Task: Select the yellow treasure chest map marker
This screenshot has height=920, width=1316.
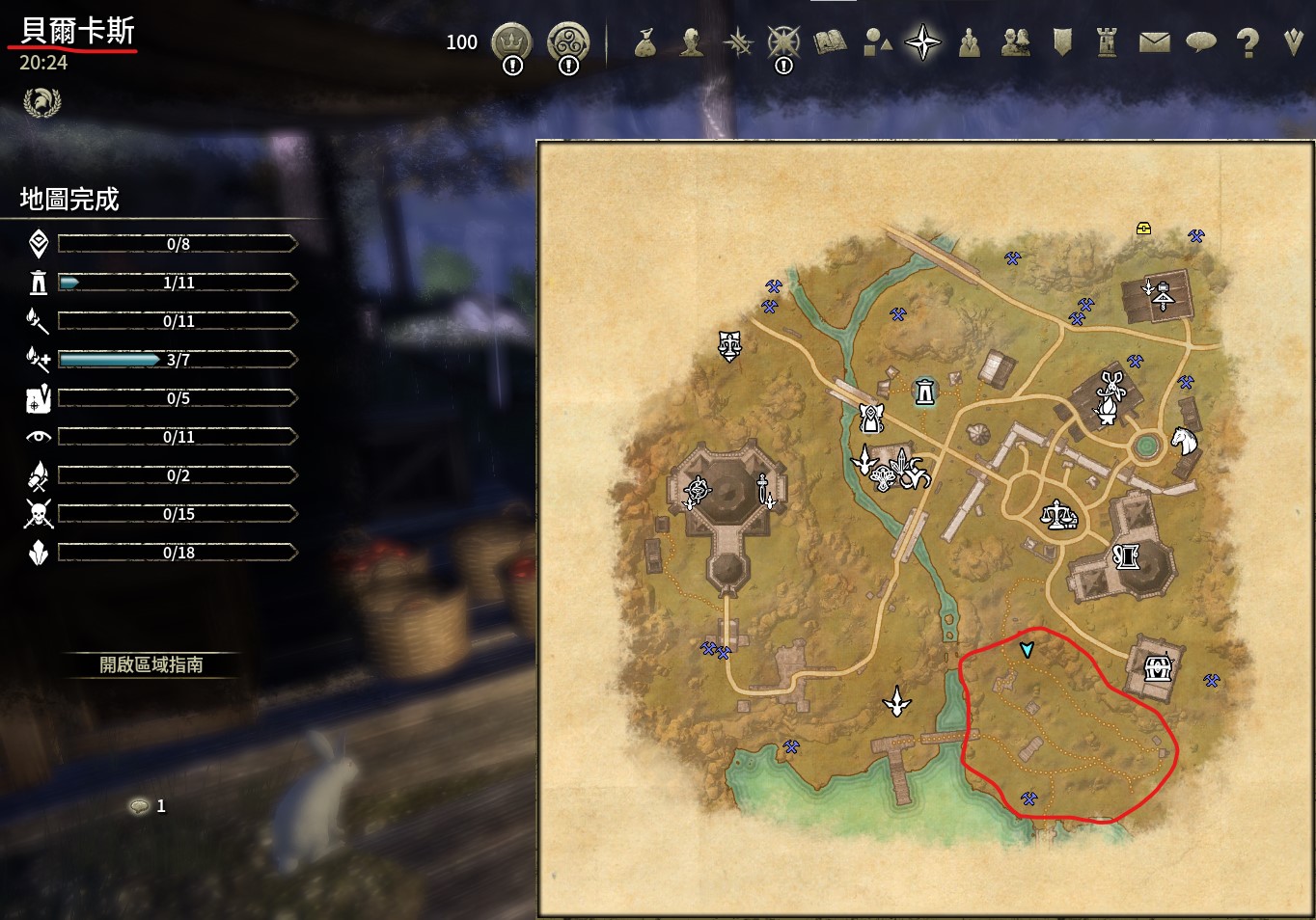Action: point(1143,229)
